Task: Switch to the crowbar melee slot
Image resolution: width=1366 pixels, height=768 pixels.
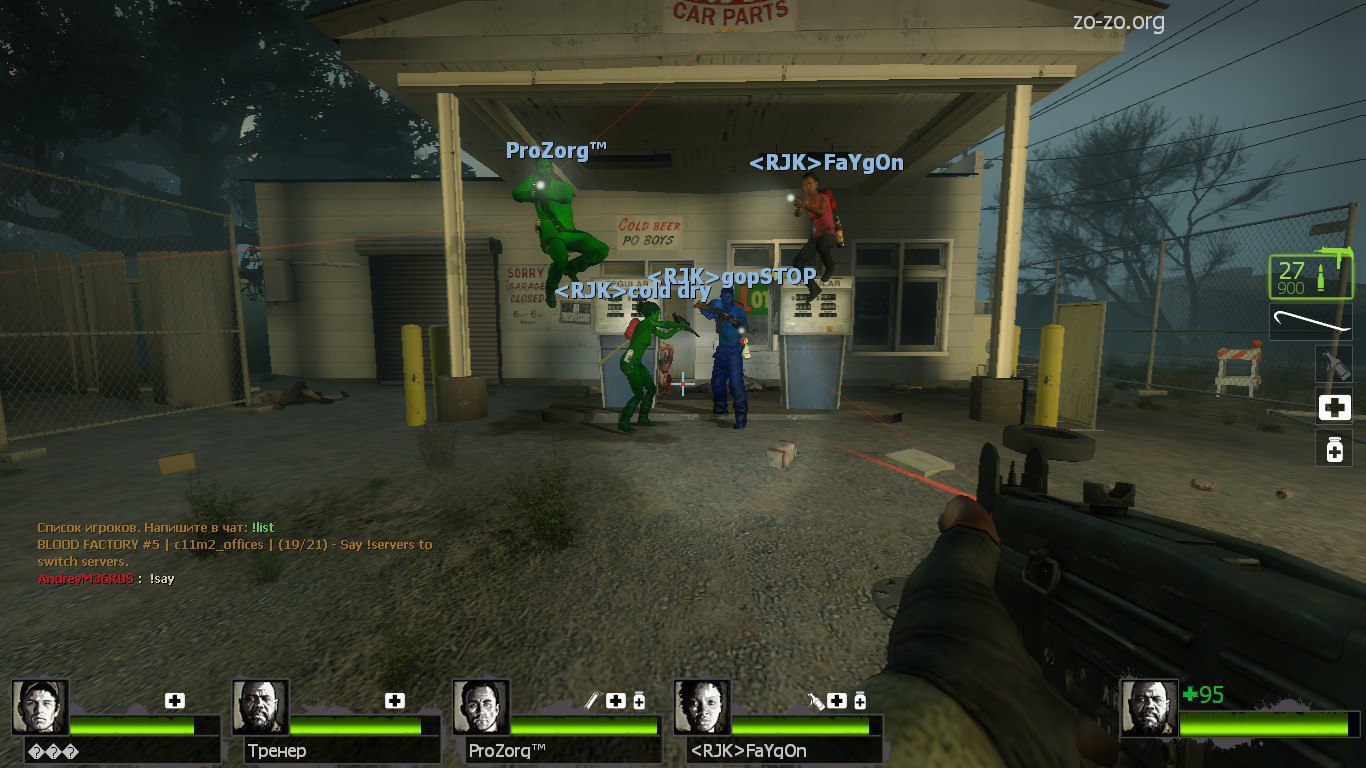Action: (1311, 322)
